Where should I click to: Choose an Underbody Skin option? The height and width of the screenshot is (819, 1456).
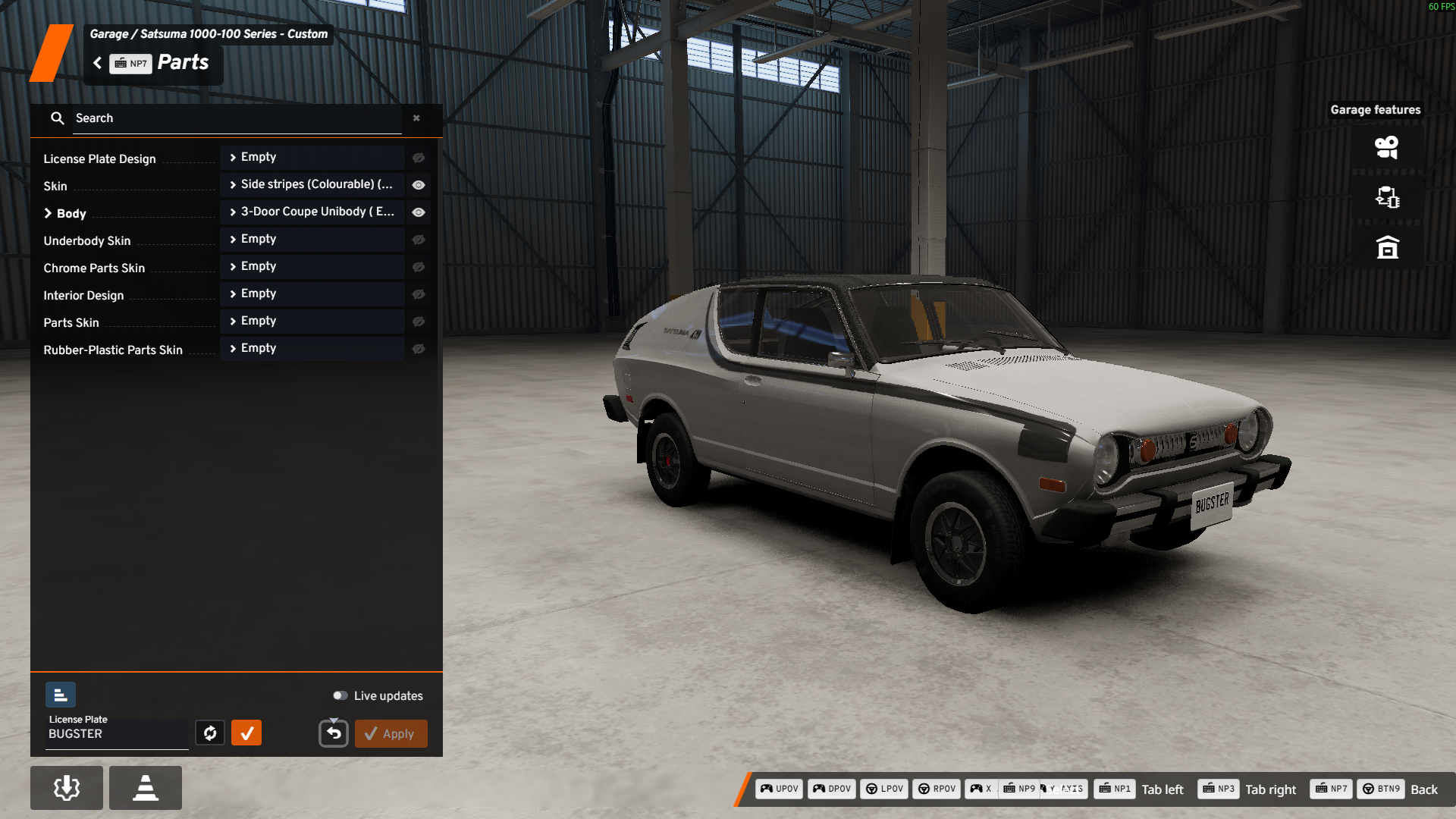[x=312, y=240]
